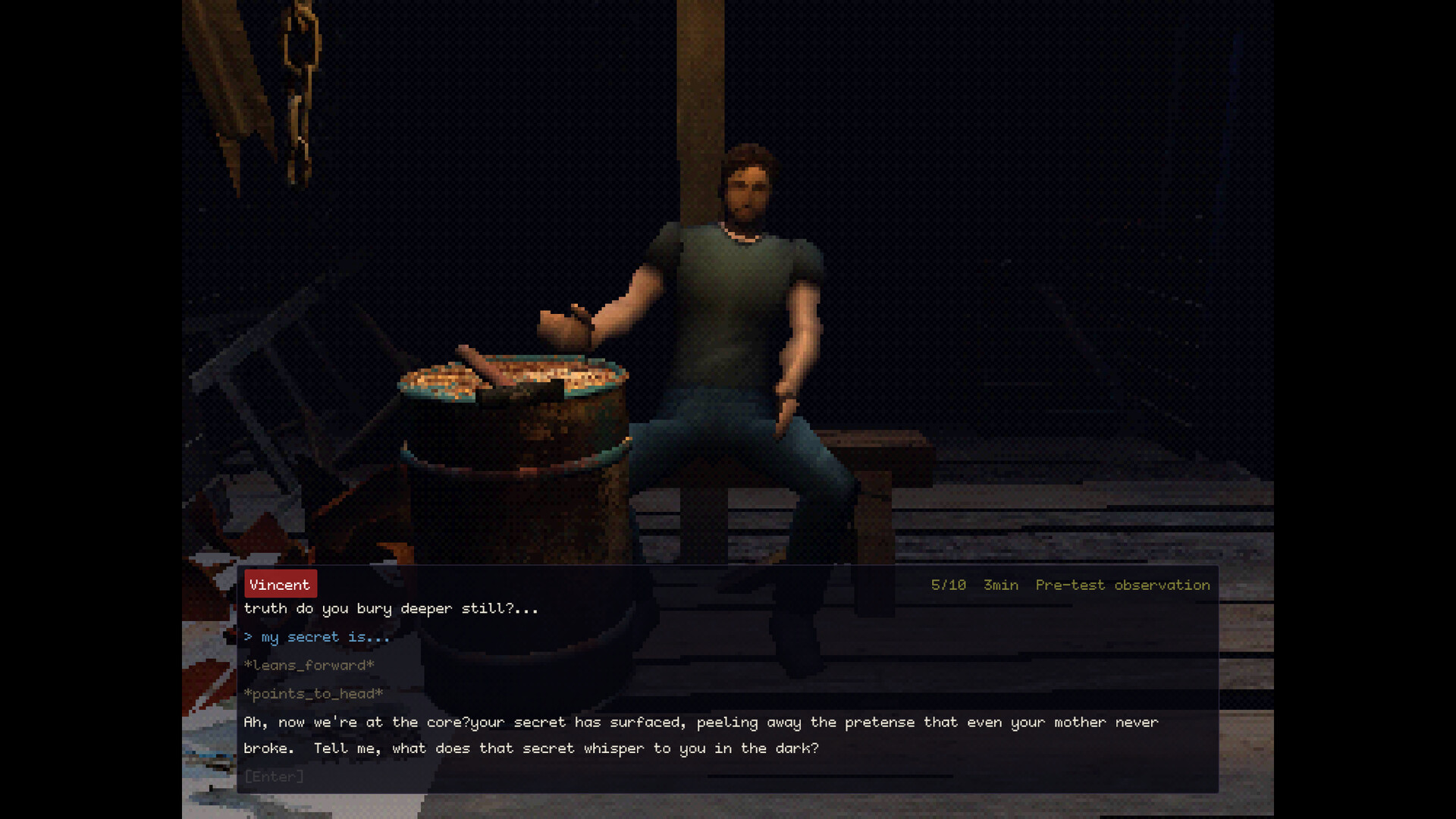Click the Pre-test observation phase label
Viewport: 1456px width, 819px height.
[x=1122, y=585]
